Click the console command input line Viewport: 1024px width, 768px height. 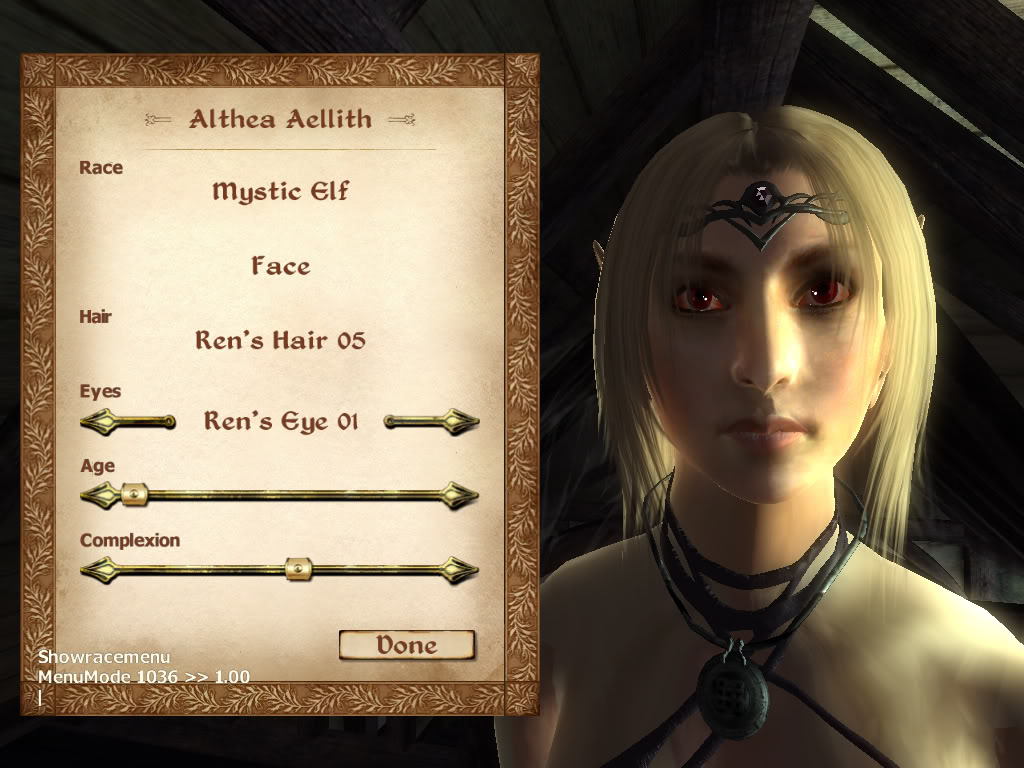coord(140,697)
